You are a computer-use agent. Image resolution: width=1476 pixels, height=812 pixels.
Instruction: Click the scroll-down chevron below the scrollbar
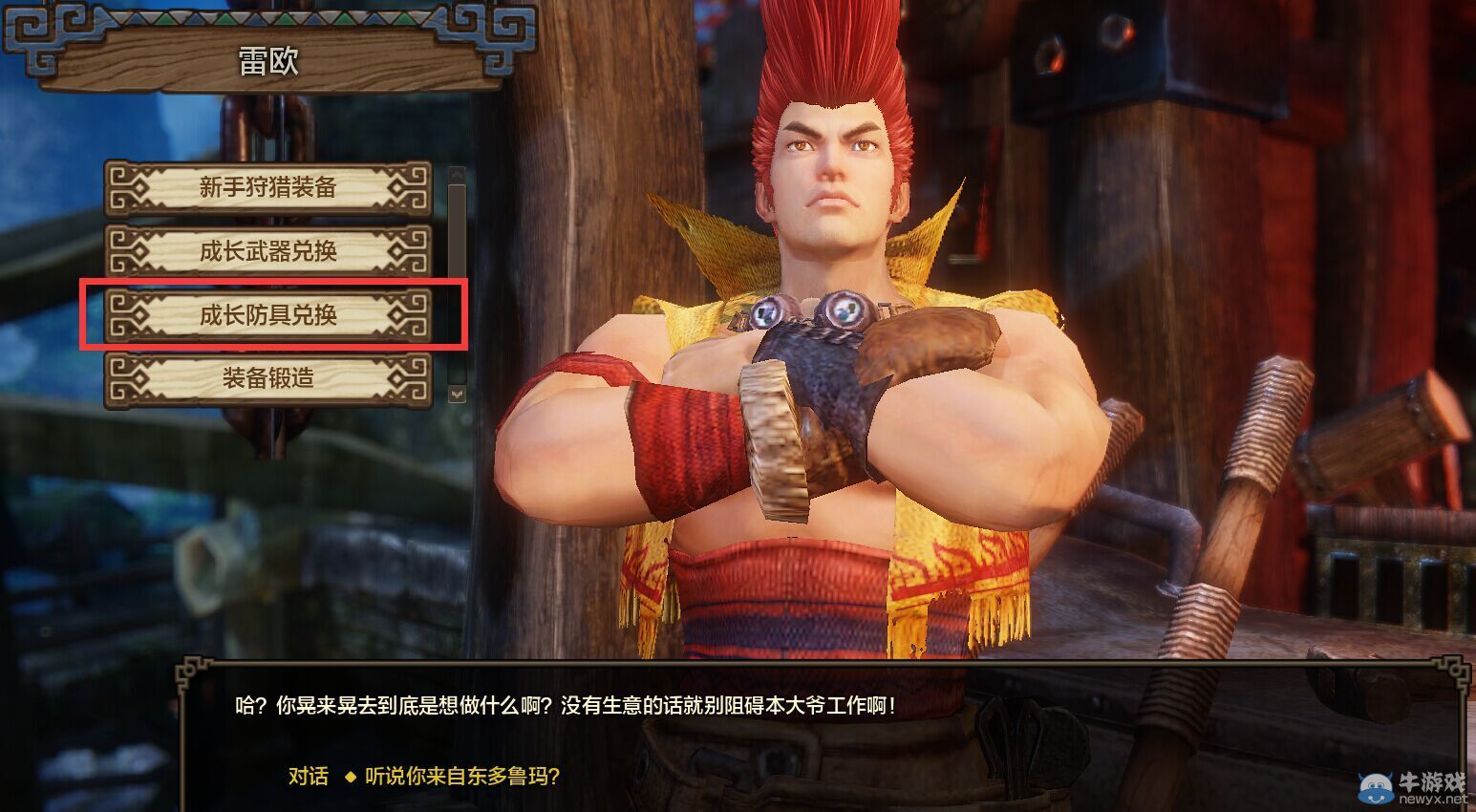457,392
